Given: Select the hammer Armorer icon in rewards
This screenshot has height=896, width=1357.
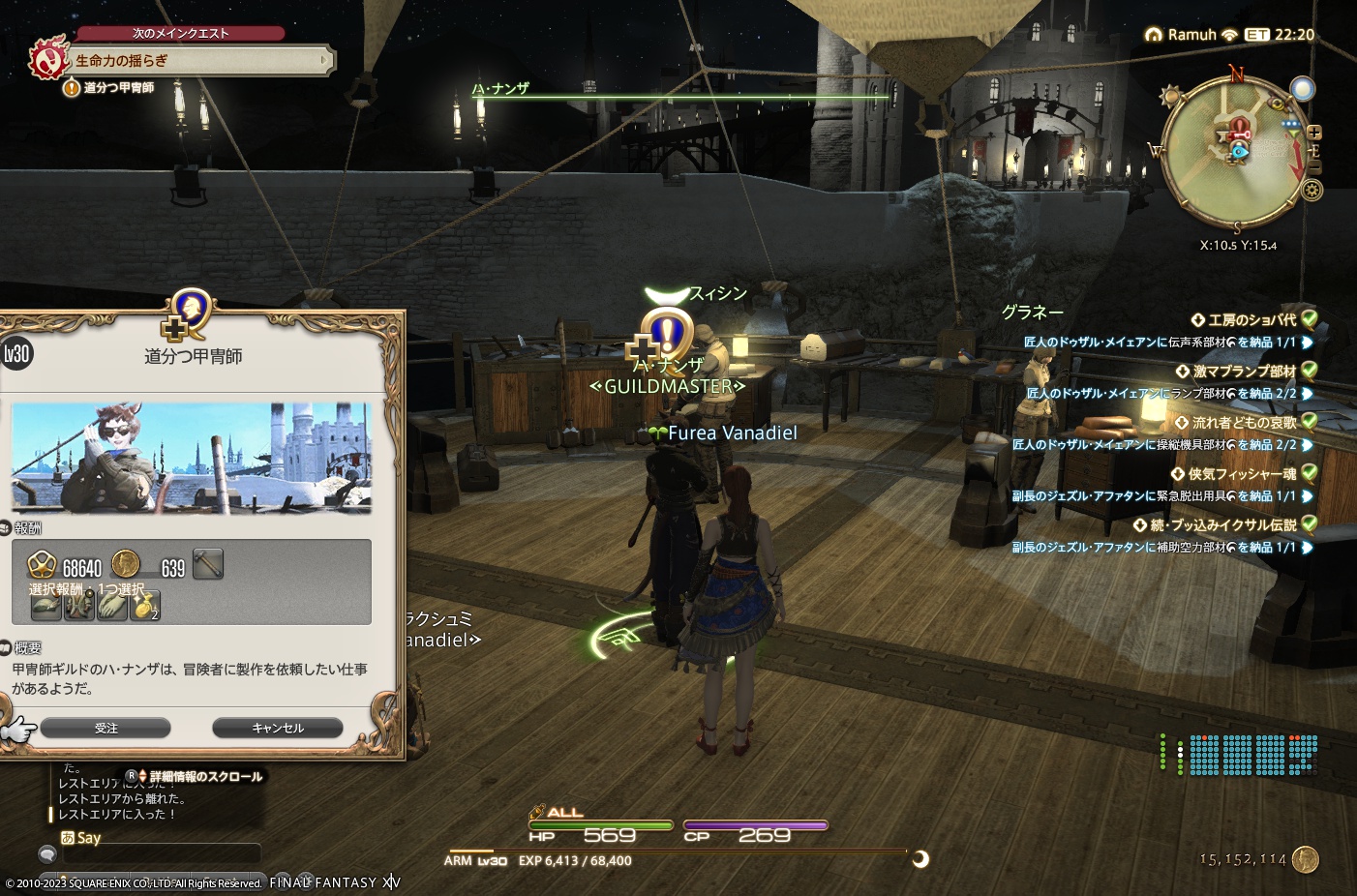Looking at the screenshot, I should pyautogui.click(x=208, y=563).
